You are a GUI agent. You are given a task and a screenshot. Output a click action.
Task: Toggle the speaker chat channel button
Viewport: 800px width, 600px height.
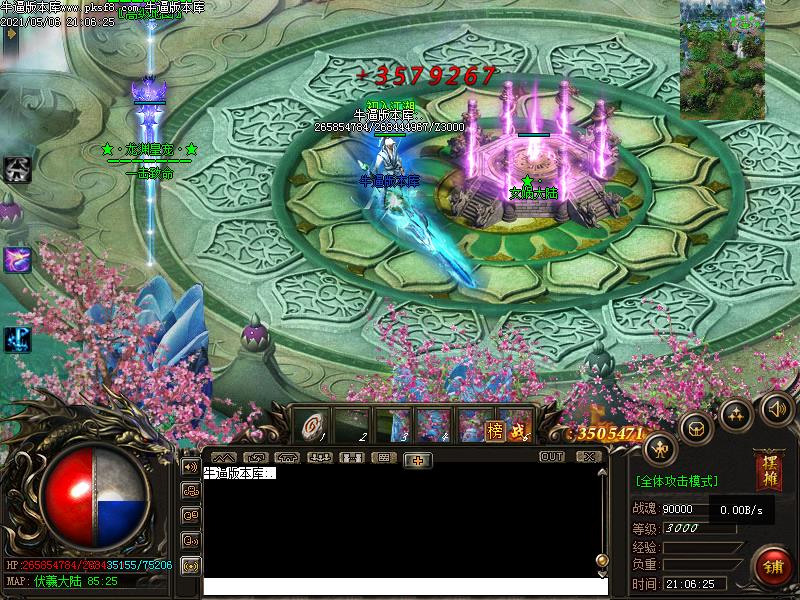coord(189,466)
